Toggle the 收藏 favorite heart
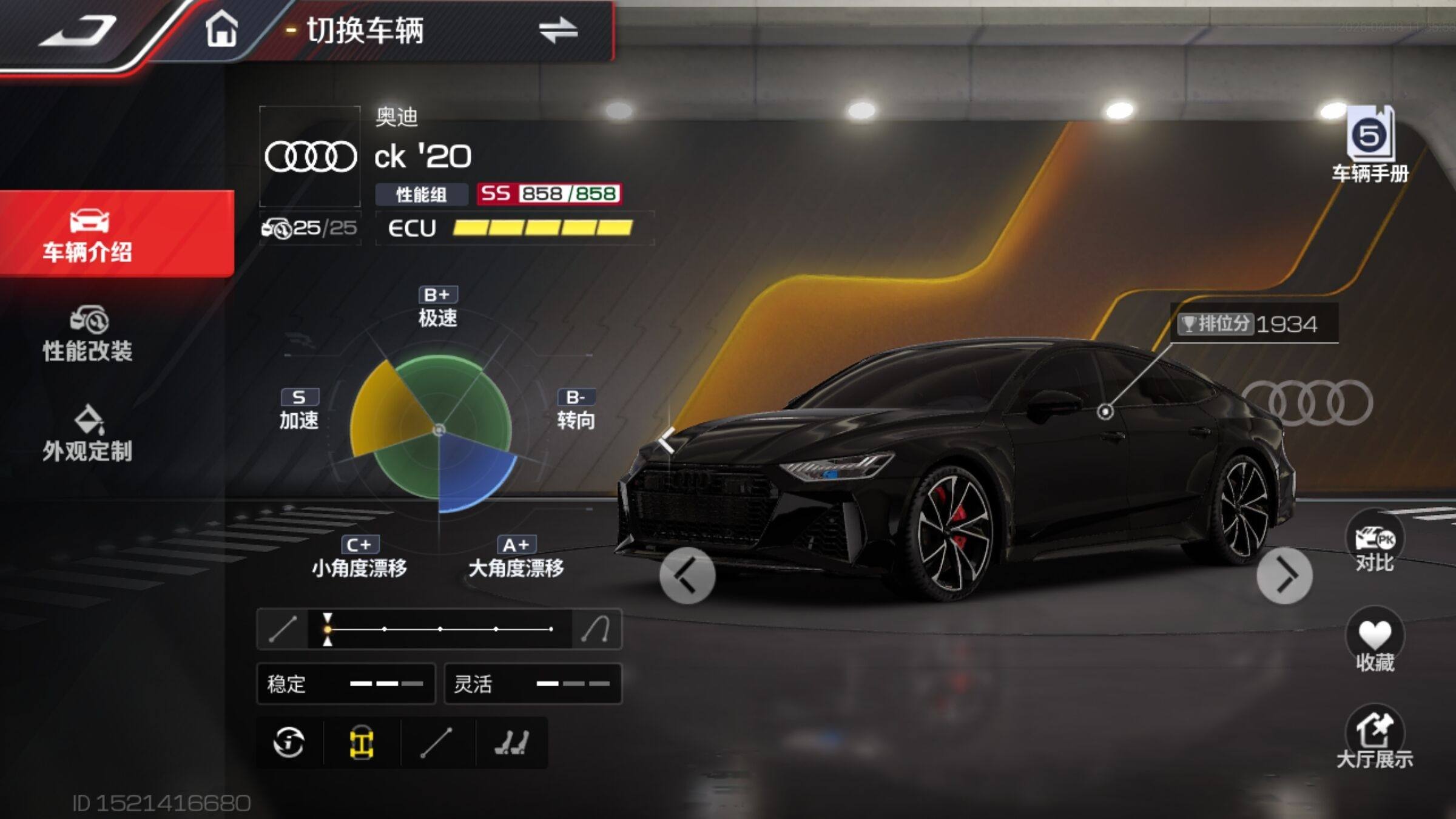 tap(1374, 642)
